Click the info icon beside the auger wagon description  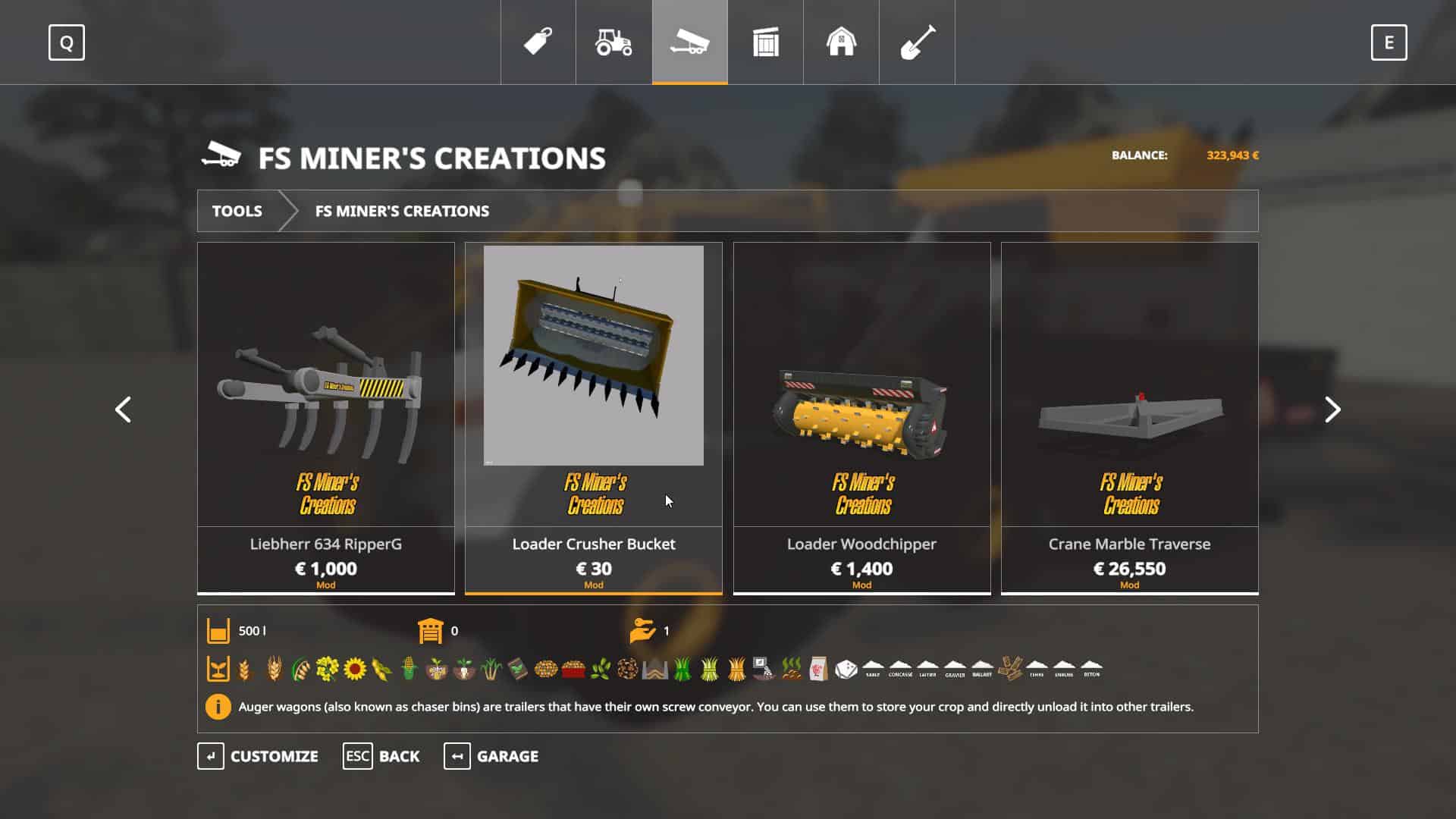[218, 708]
